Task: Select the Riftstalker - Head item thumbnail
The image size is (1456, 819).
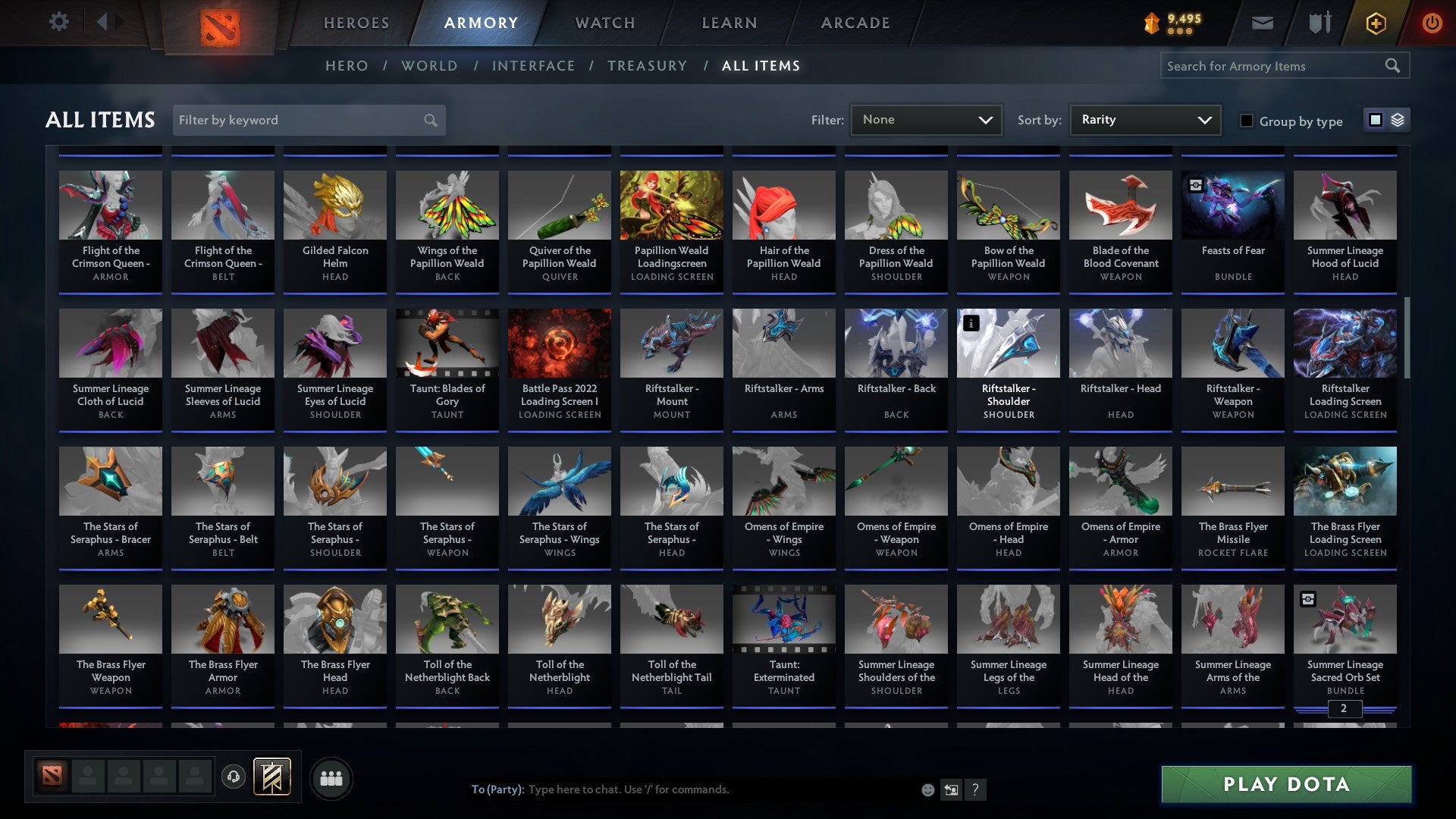Action: (x=1120, y=343)
